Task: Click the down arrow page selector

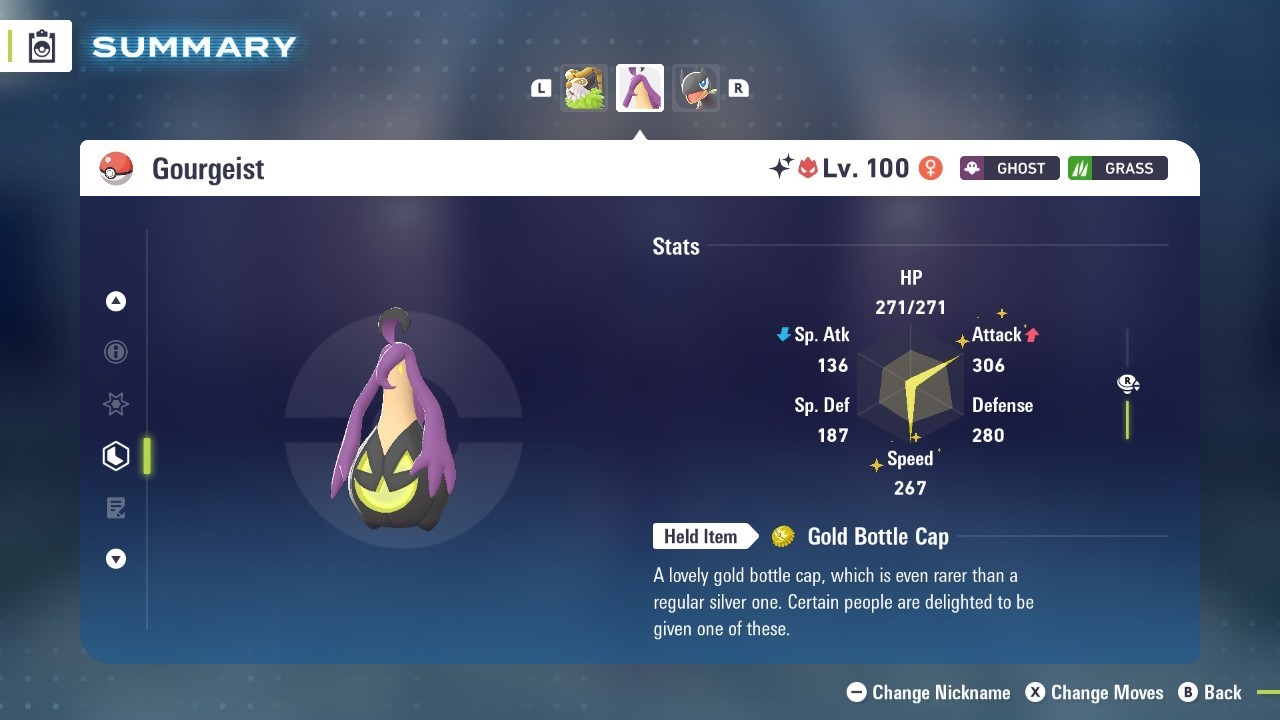Action: pyautogui.click(x=116, y=559)
